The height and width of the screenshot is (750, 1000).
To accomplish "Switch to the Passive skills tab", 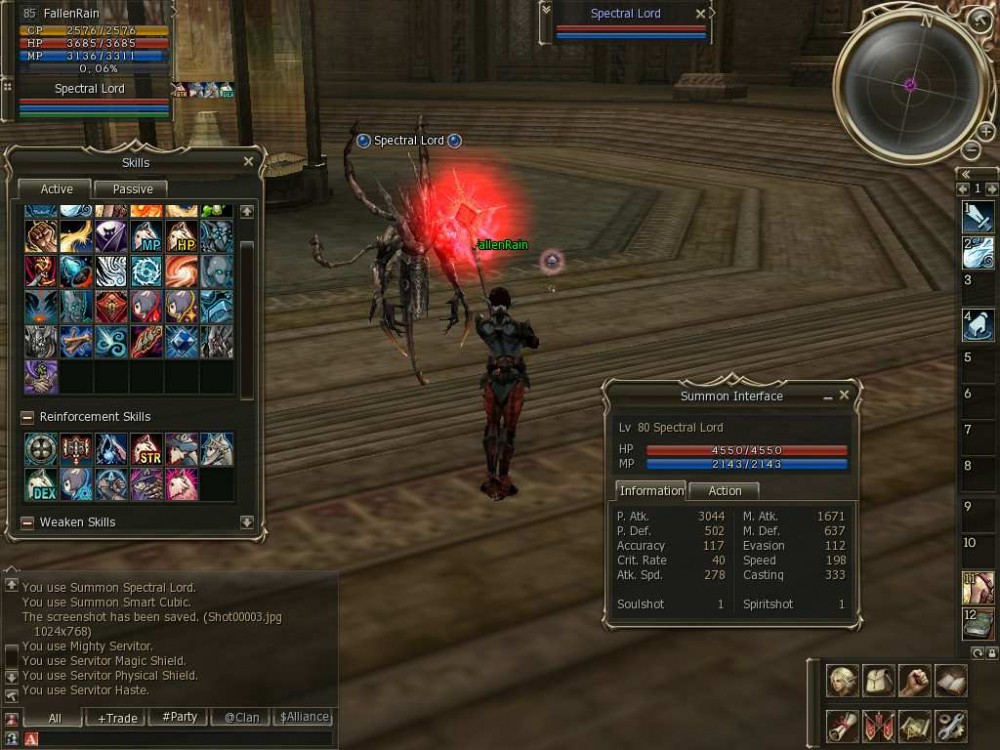I will point(132,189).
